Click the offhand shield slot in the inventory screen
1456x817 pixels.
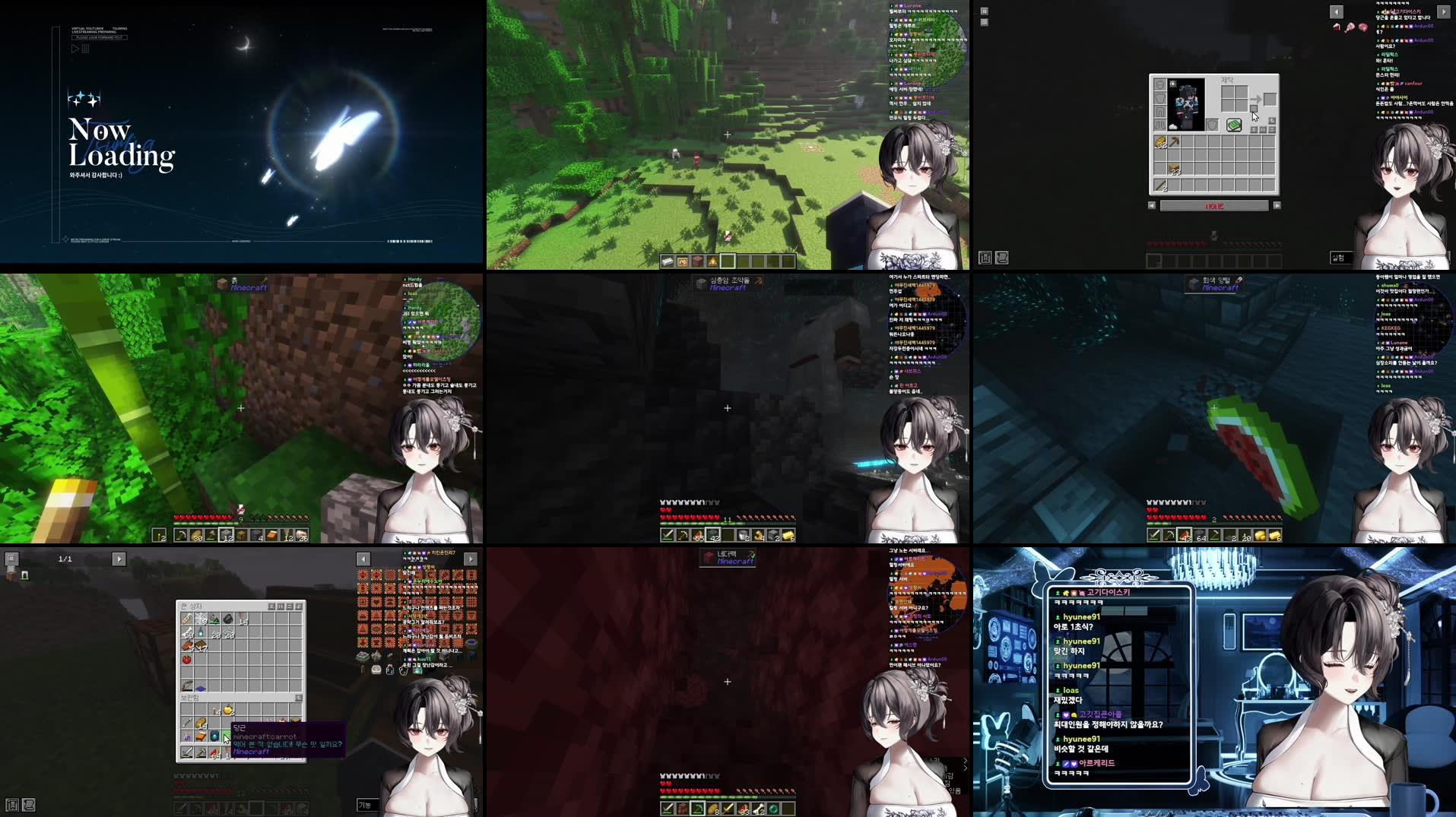point(1212,125)
